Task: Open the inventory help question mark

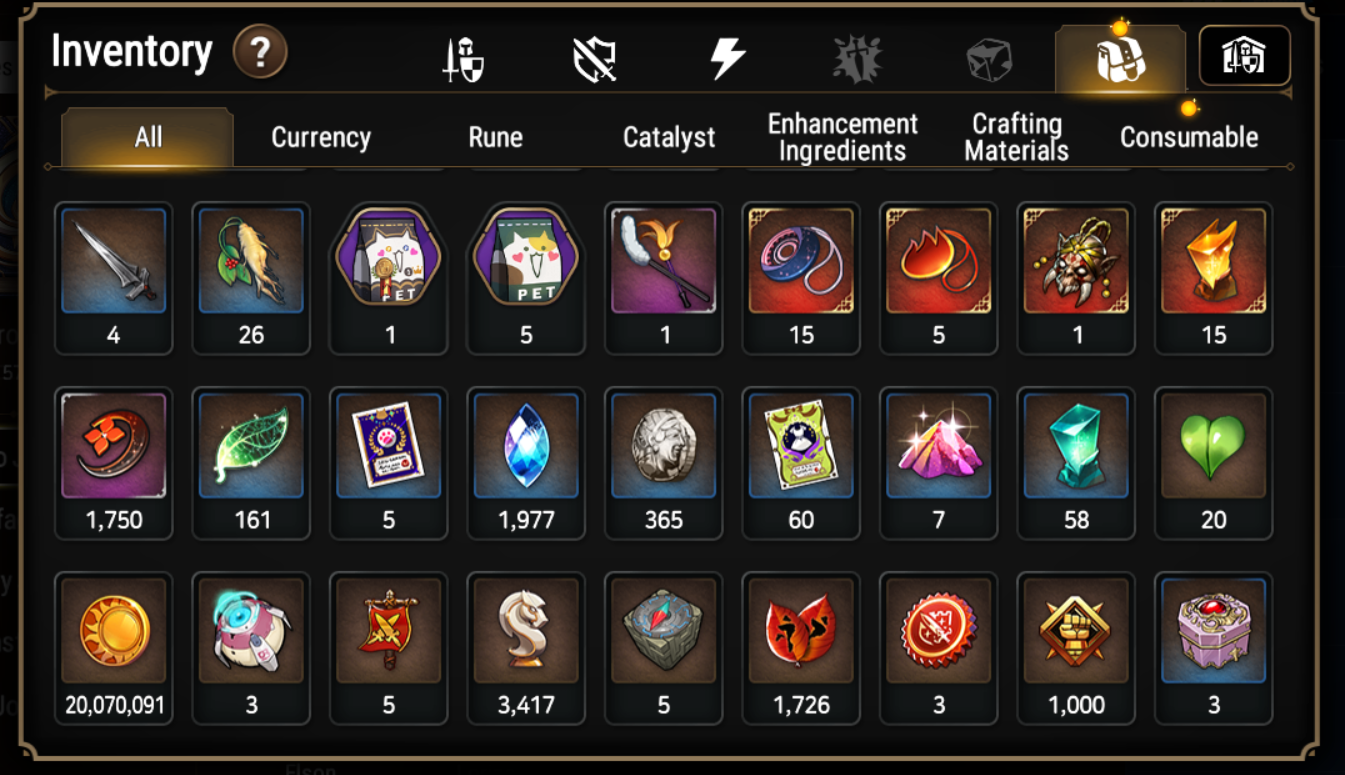Action: click(x=260, y=52)
